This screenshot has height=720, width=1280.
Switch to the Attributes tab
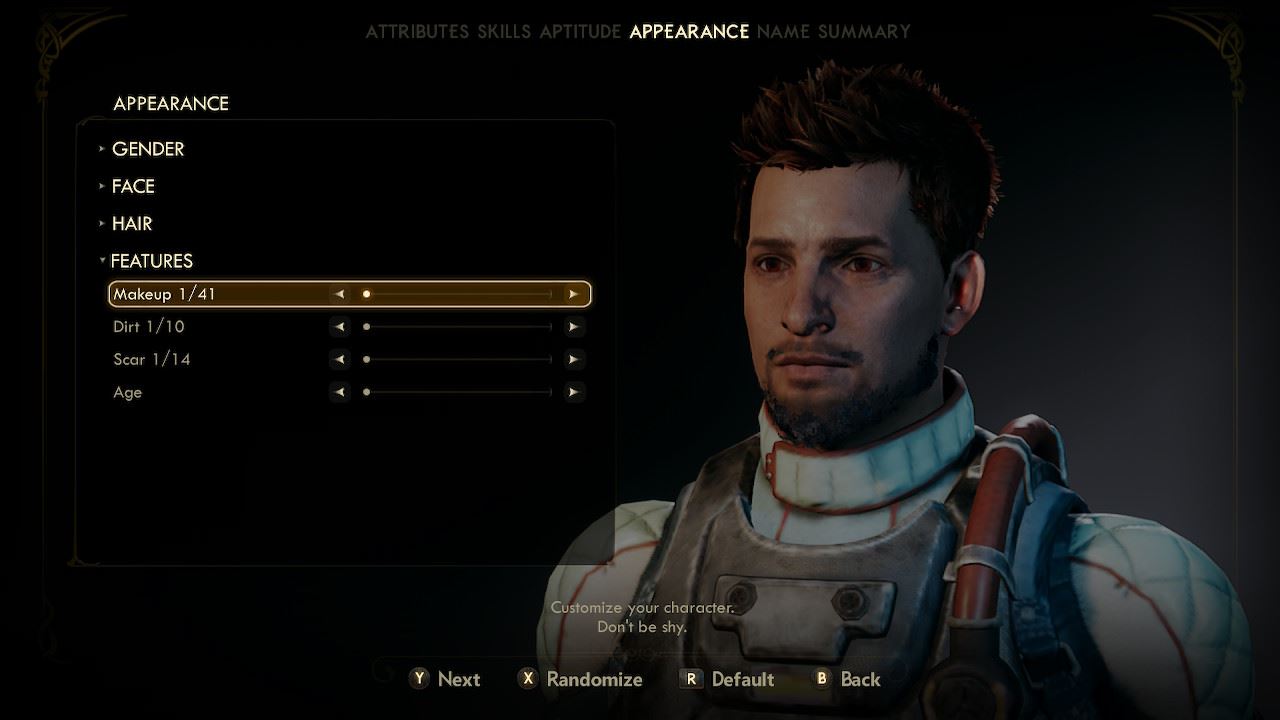(x=416, y=31)
